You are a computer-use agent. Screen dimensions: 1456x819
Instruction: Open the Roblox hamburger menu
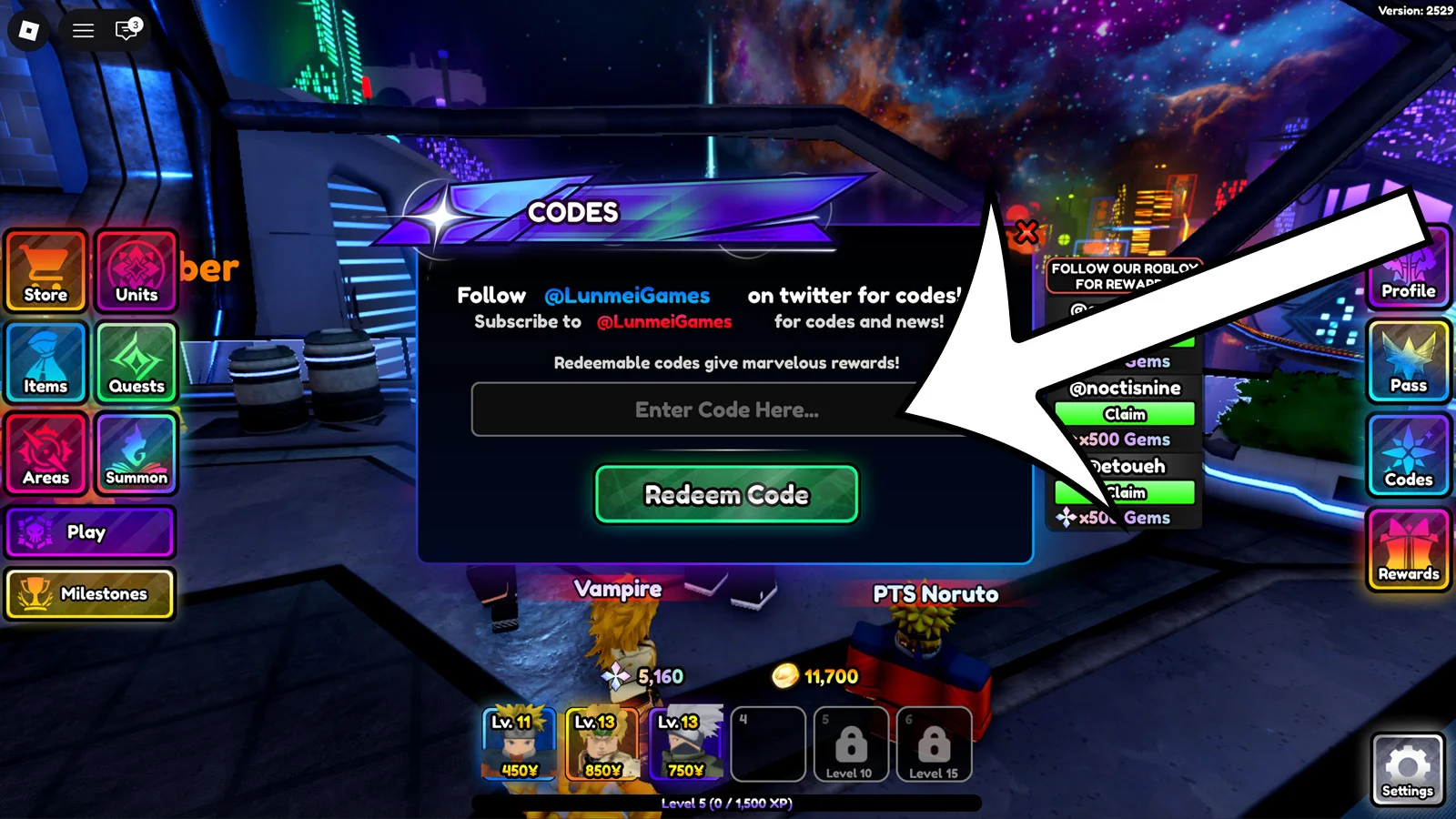[x=82, y=30]
